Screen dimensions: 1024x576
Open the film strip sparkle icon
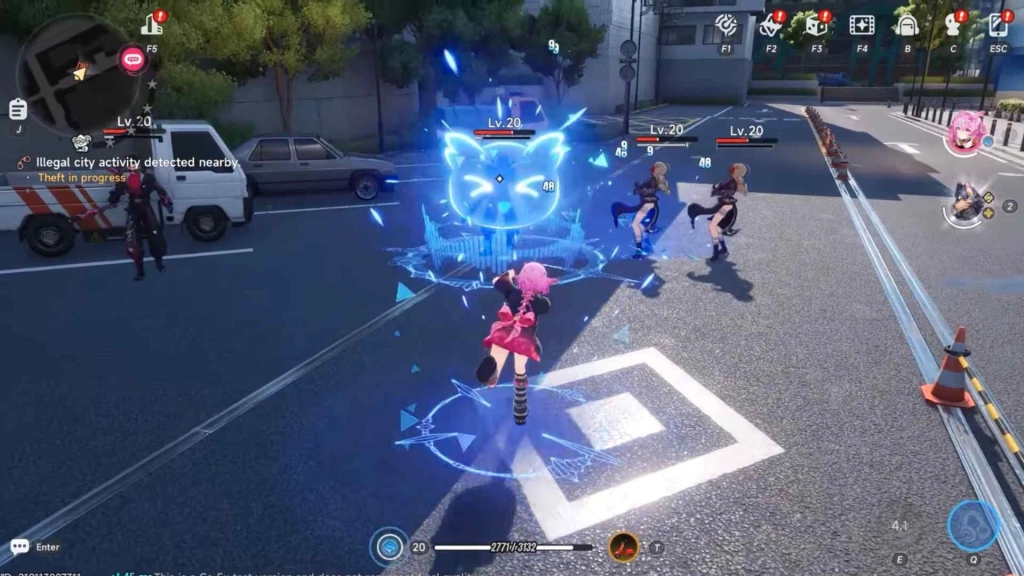click(x=862, y=25)
